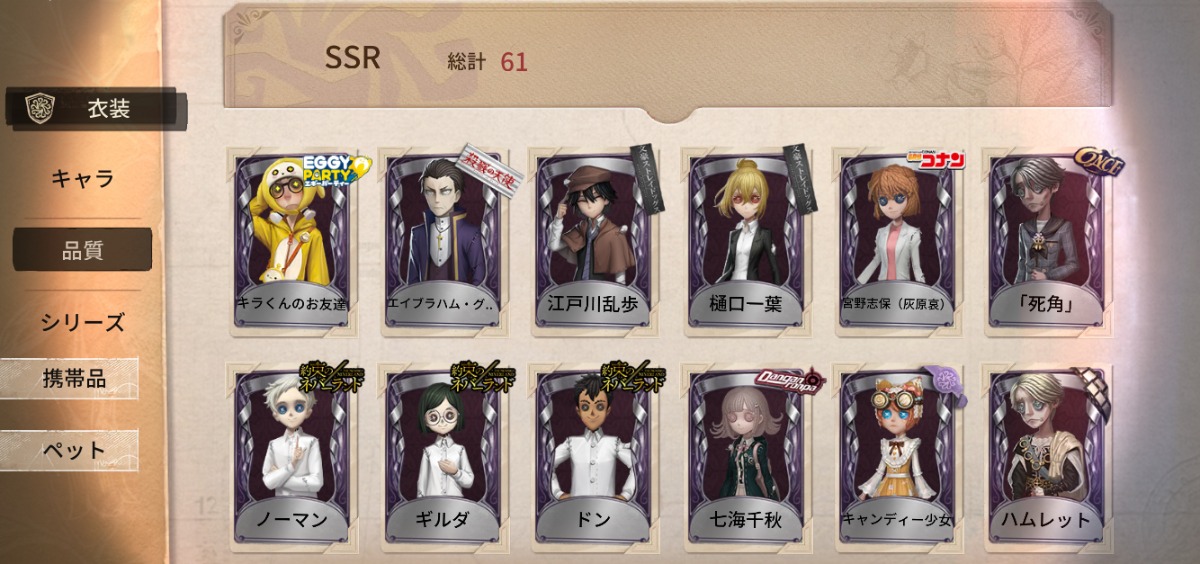The height and width of the screenshot is (564, 1200).
Task: Select the エイブラハム・グレイ costume card
Action: point(443,240)
